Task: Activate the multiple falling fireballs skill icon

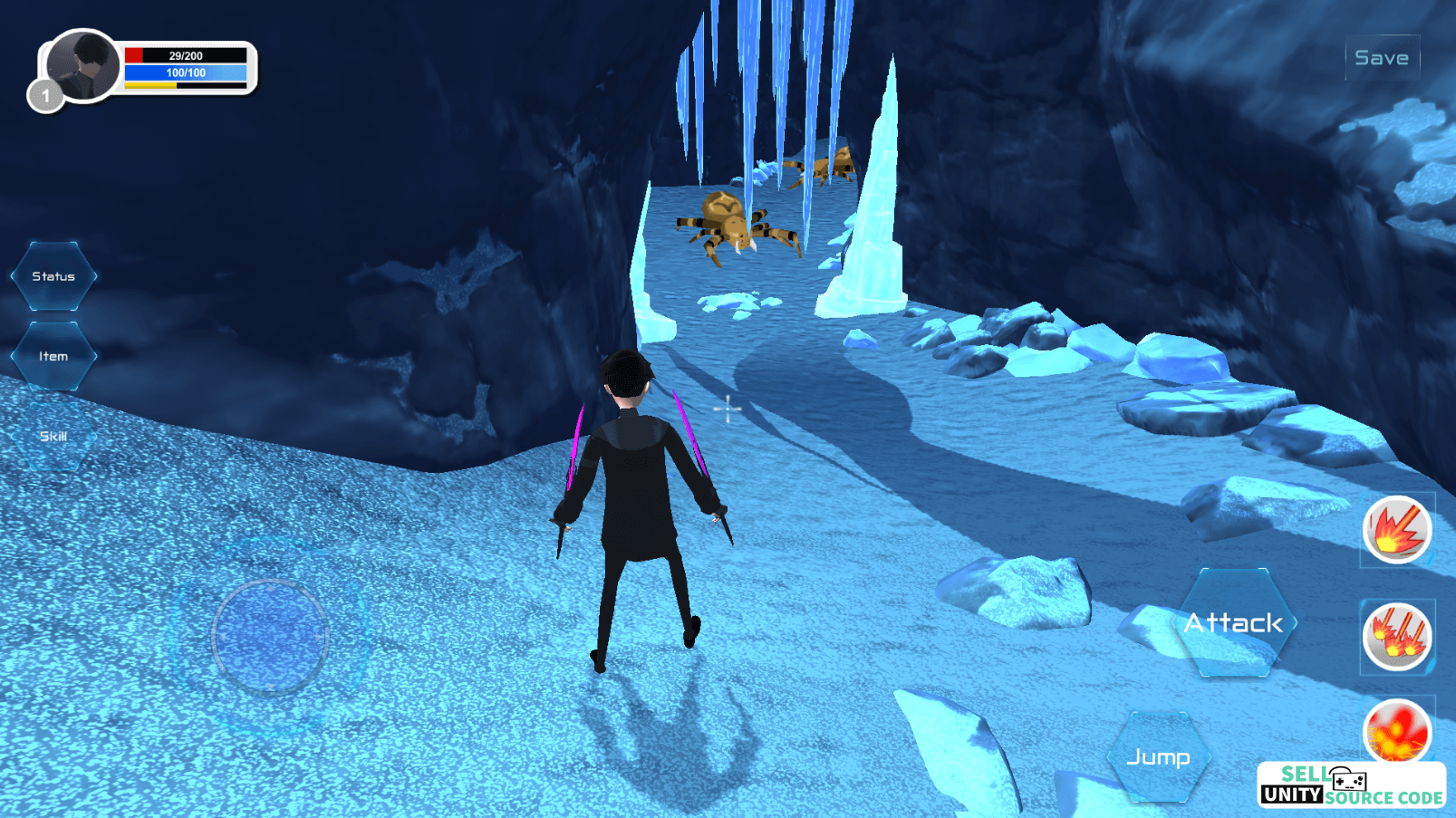Action: pos(1396,636)
